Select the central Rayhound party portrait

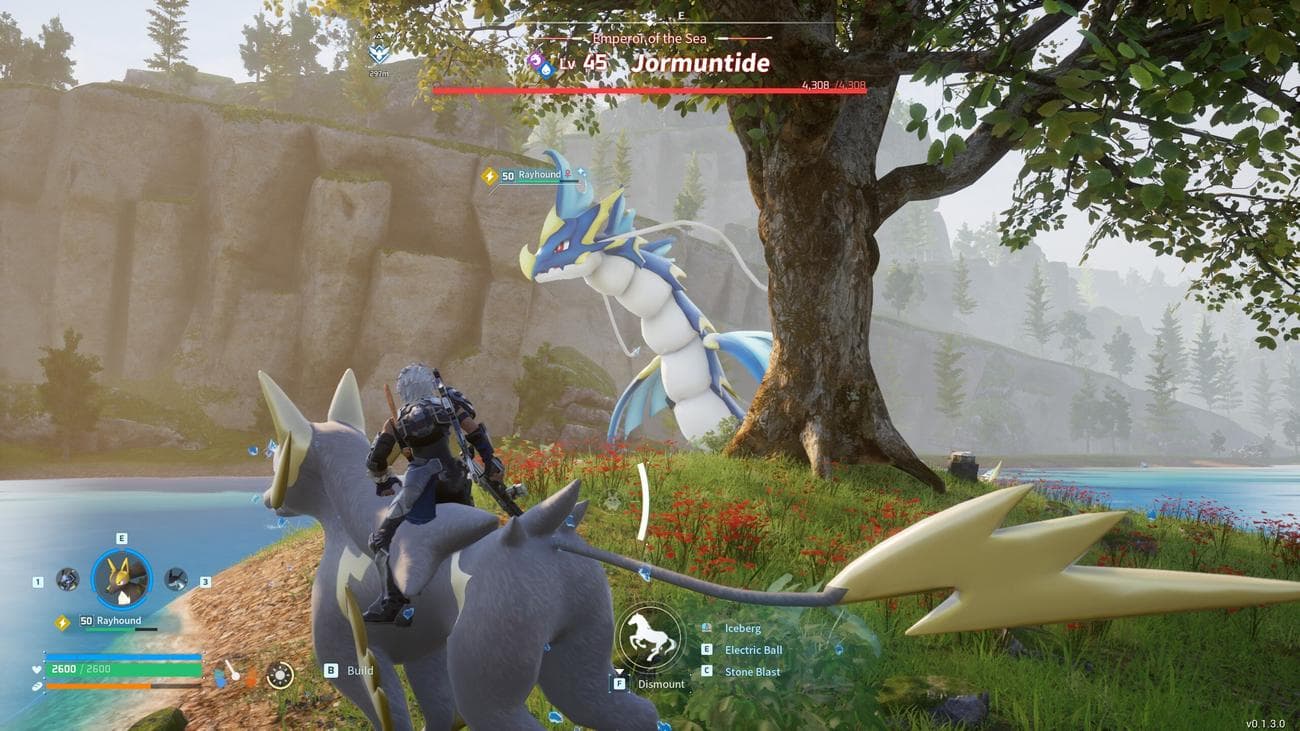121,579
